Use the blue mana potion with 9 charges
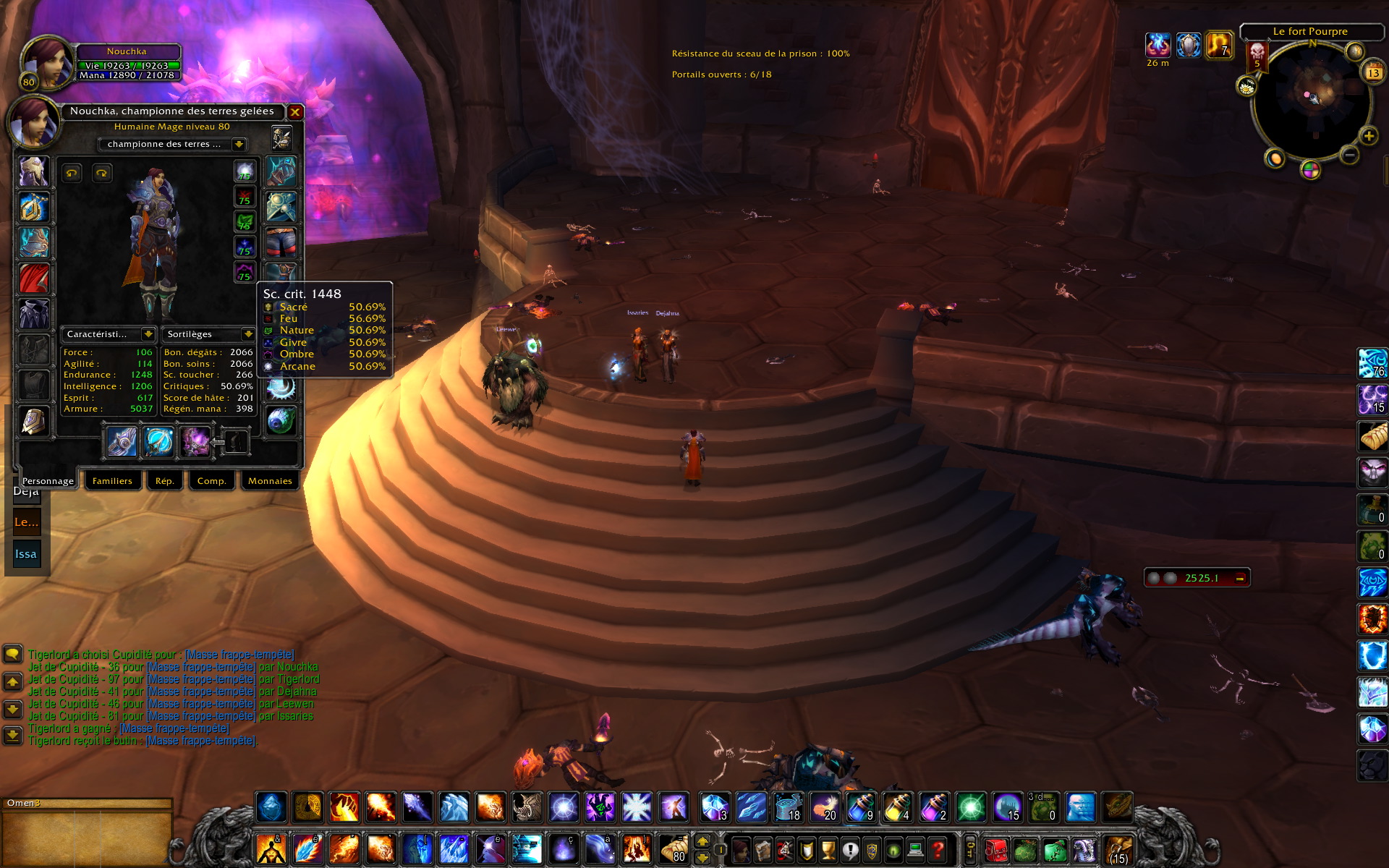This screenshot has height=868, width=1389. 861,807
